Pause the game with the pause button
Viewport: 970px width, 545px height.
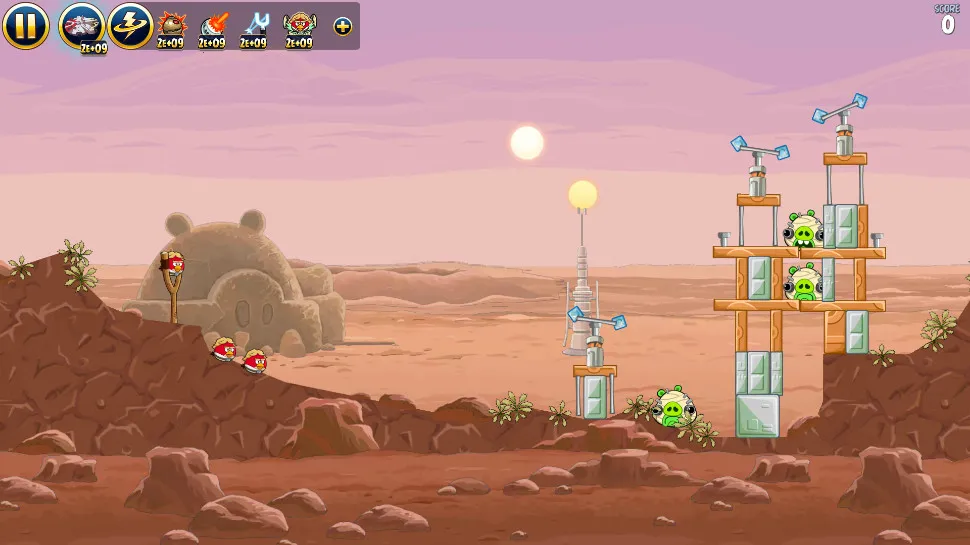(x=25, y=26)
